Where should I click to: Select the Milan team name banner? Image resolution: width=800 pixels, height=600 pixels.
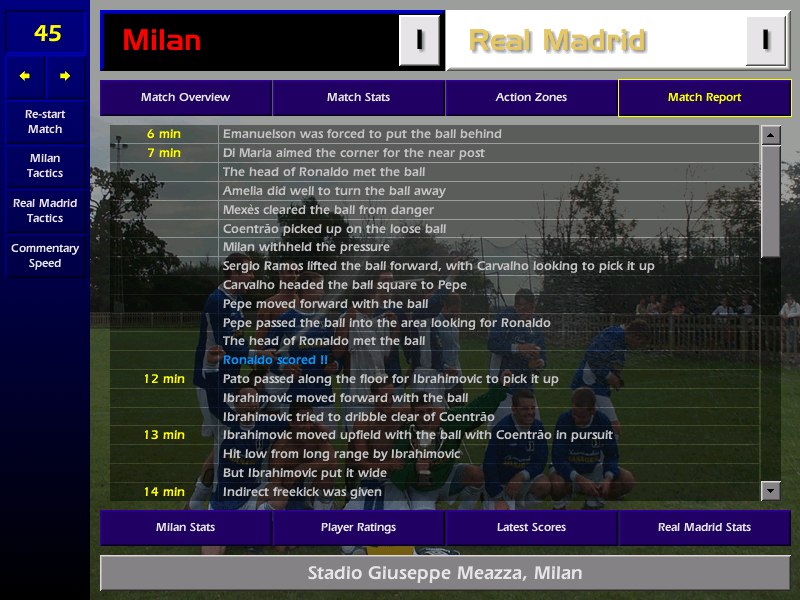[250, 41]
